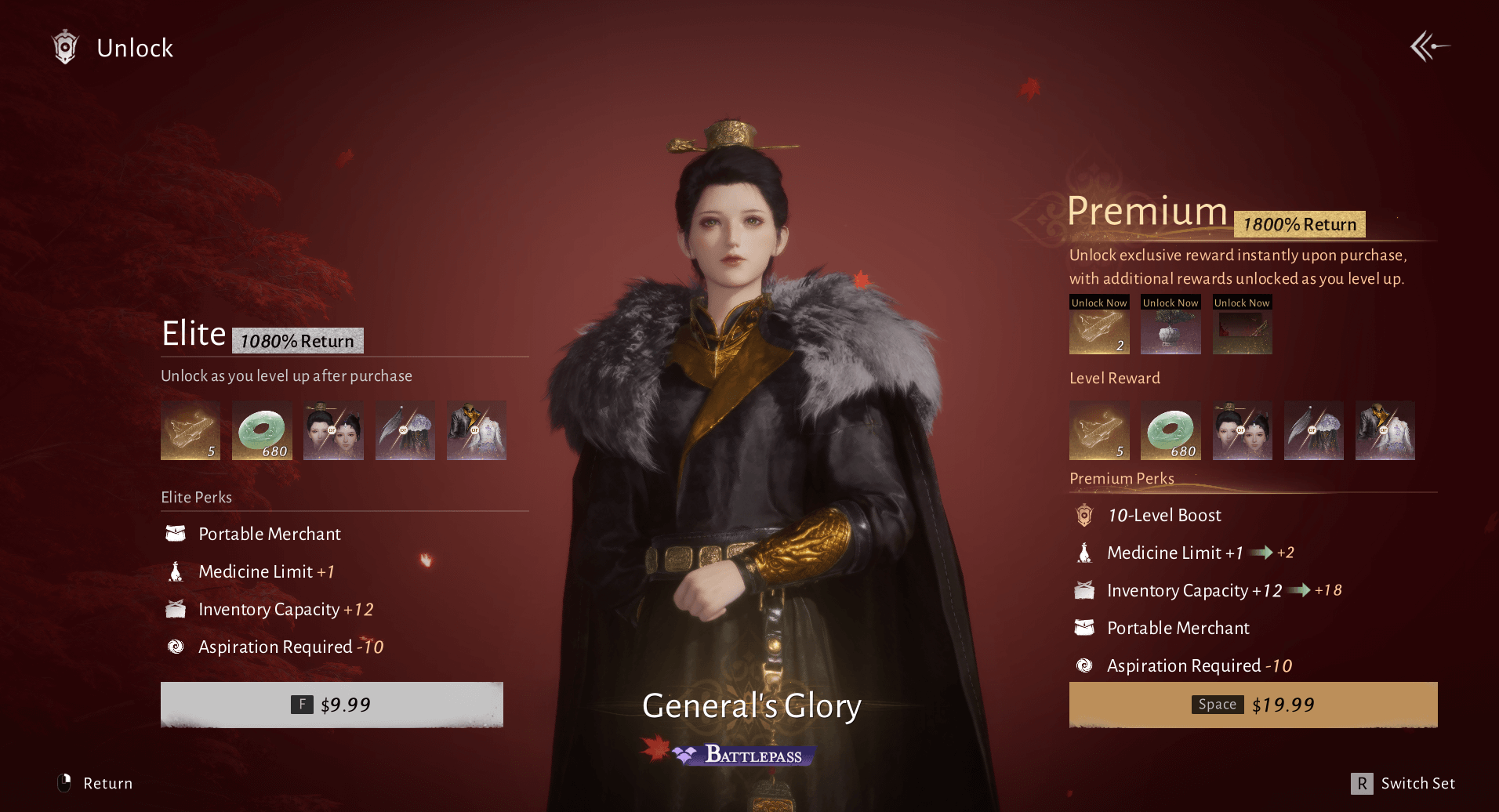
Task: Inspect Premium Level Reward golden item marked 5
Action: pos(1099,430)
